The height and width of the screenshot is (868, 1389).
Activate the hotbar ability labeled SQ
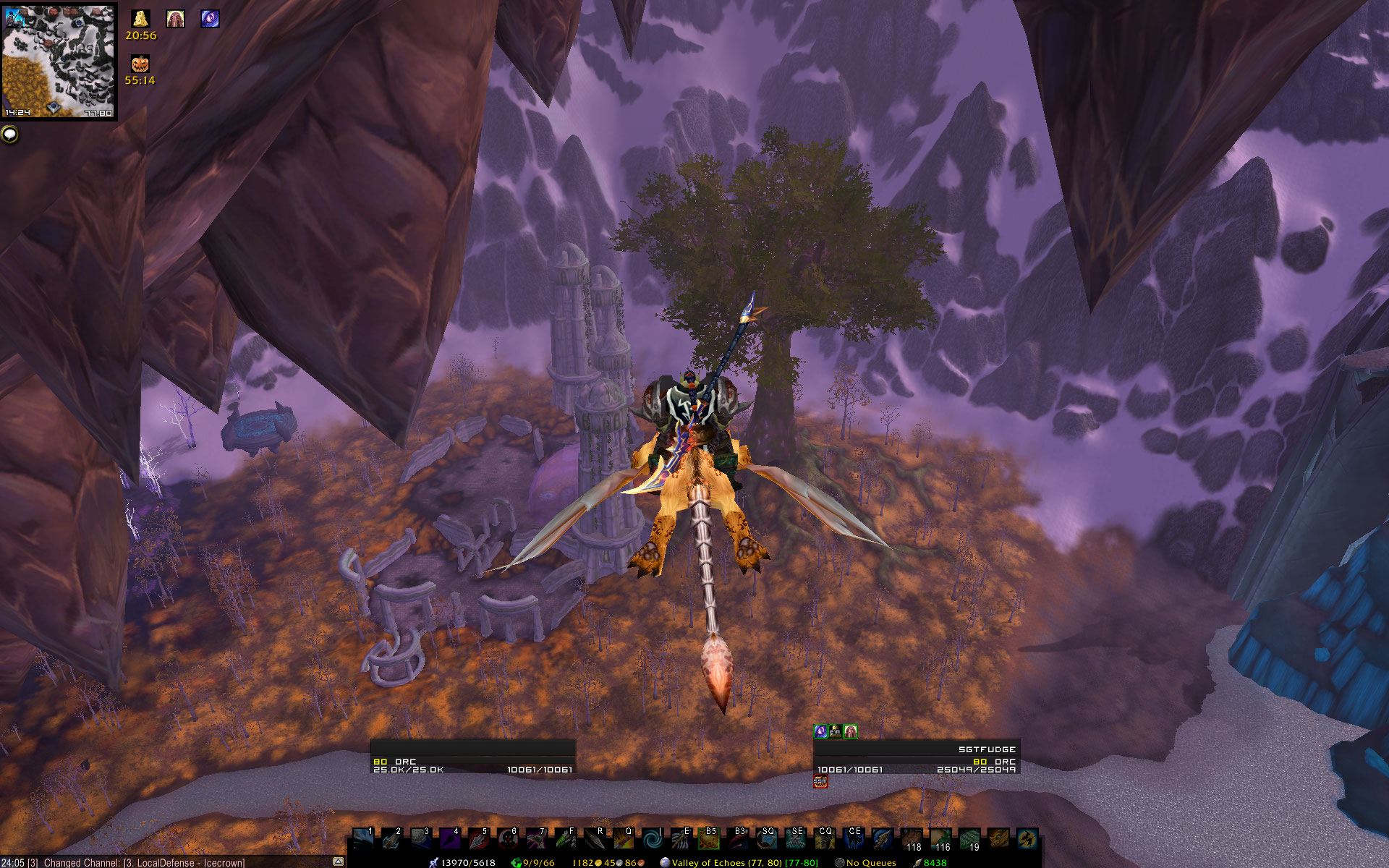pos(768,839)
